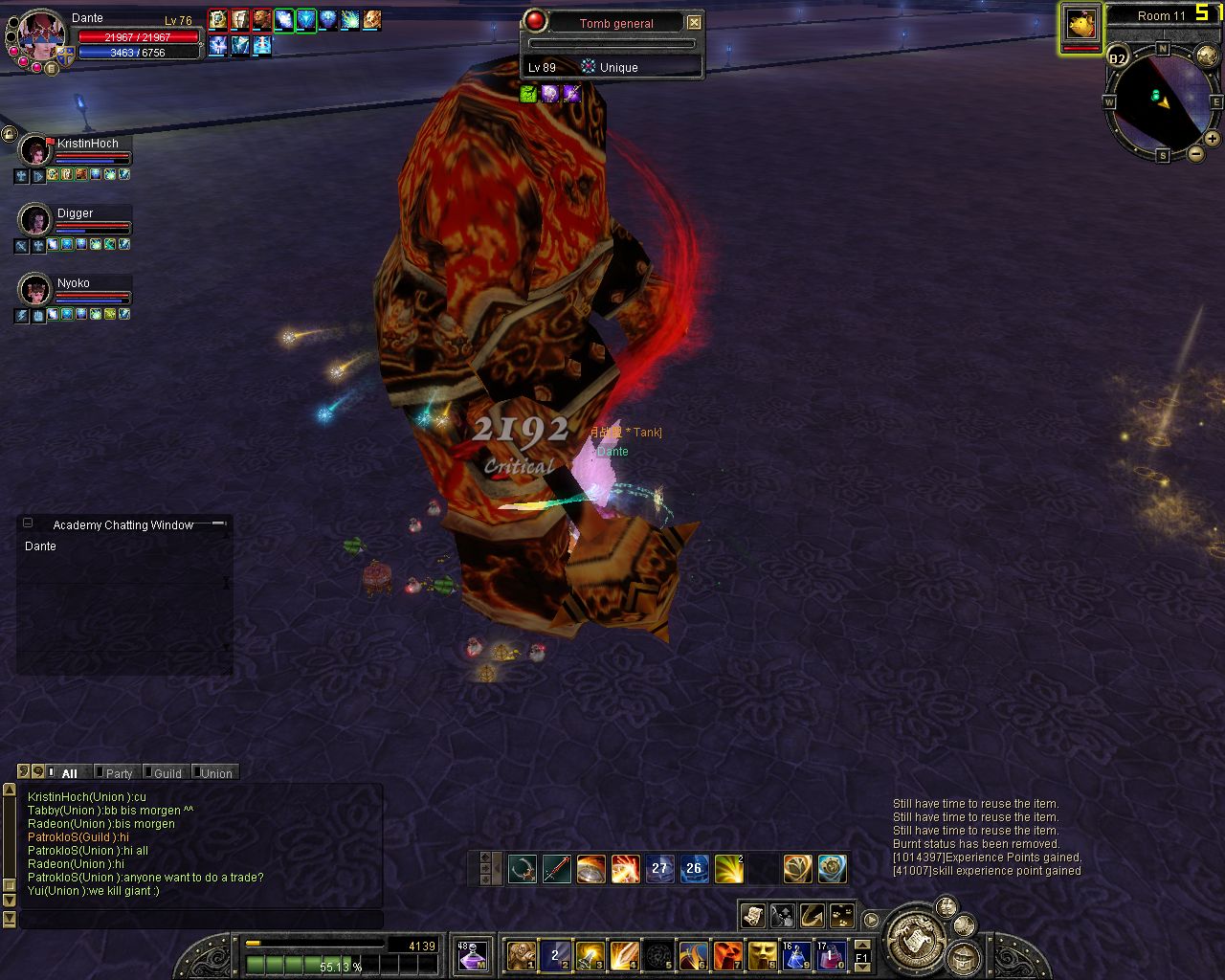Select party member Digger
This screenshot has height=980, width=1225.
tap(35, 220)
